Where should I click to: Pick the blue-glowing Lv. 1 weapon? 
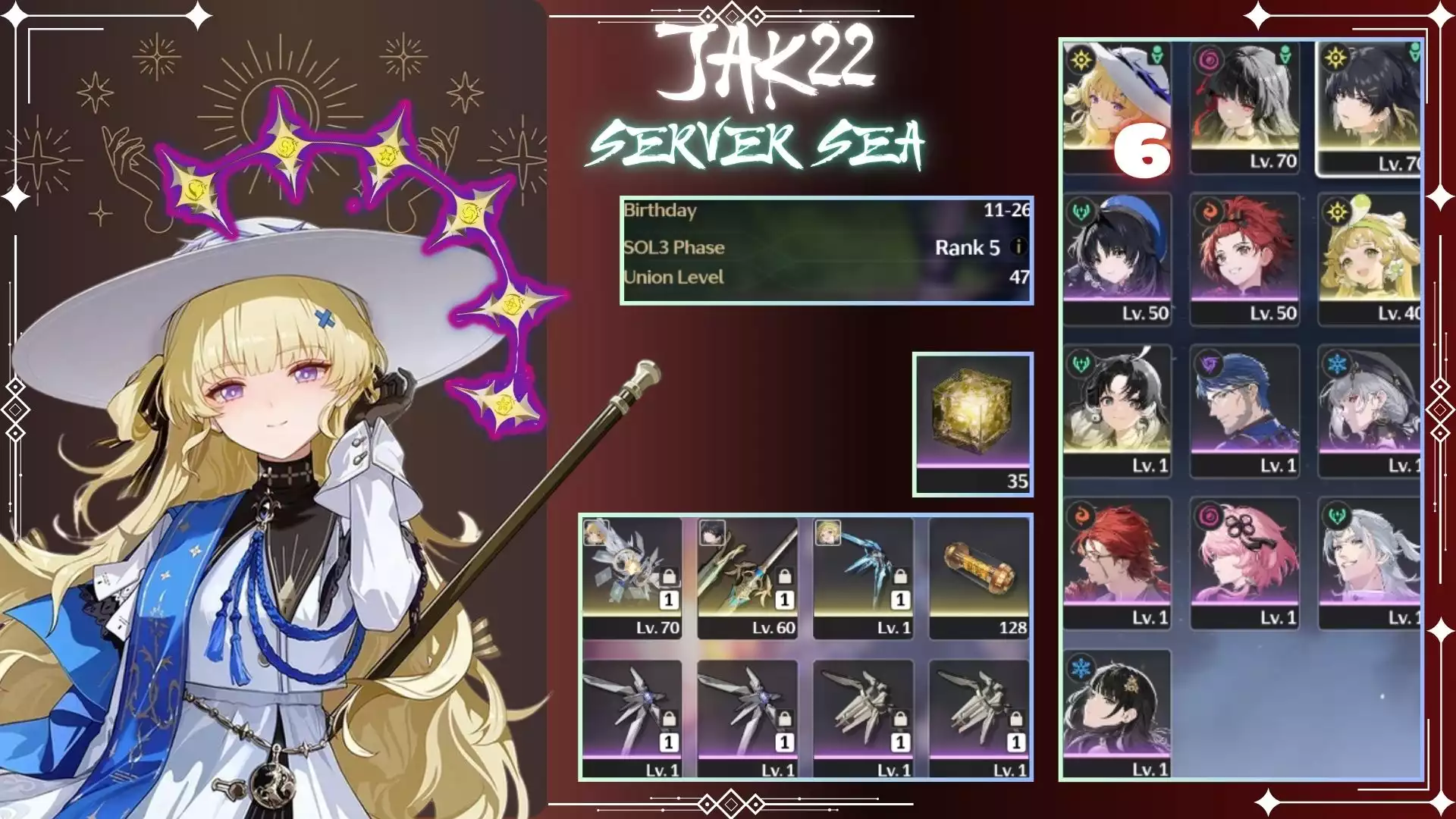click(863, 578)
